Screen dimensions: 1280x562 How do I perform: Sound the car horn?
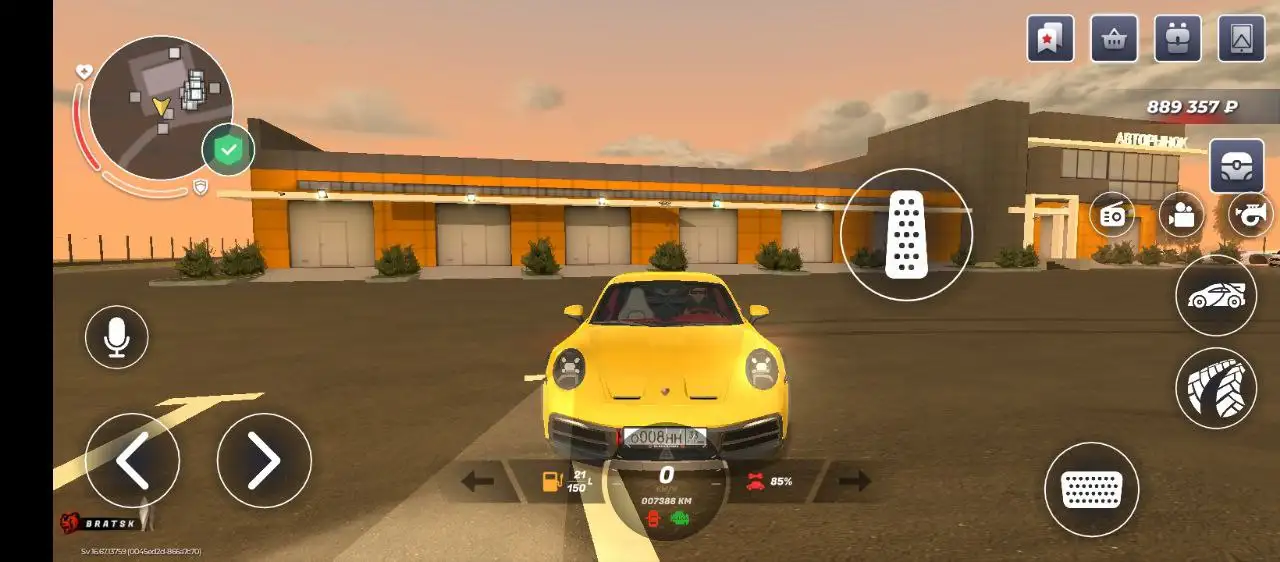[x=1251, y=214]
